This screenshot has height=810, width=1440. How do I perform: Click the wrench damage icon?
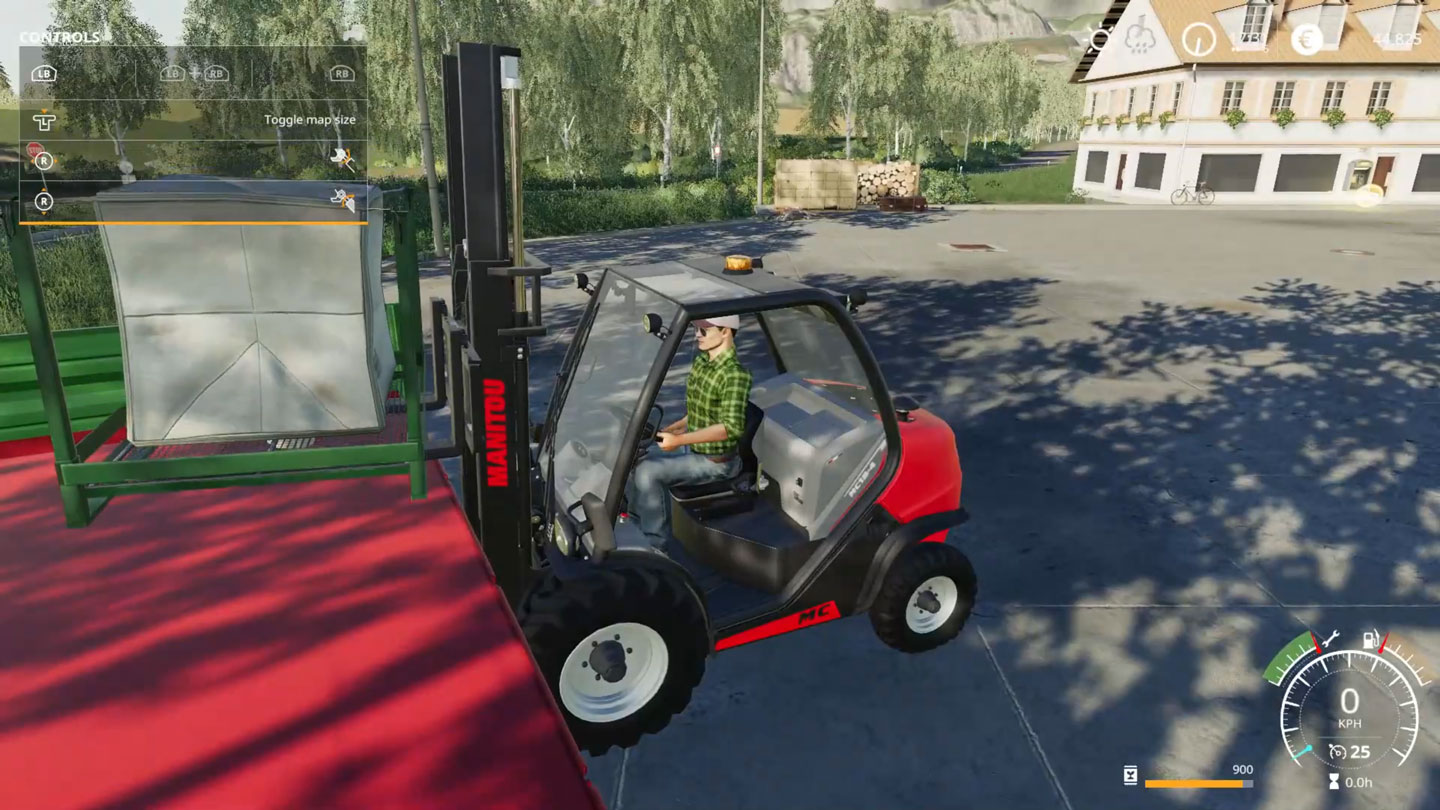(1329, 639)
